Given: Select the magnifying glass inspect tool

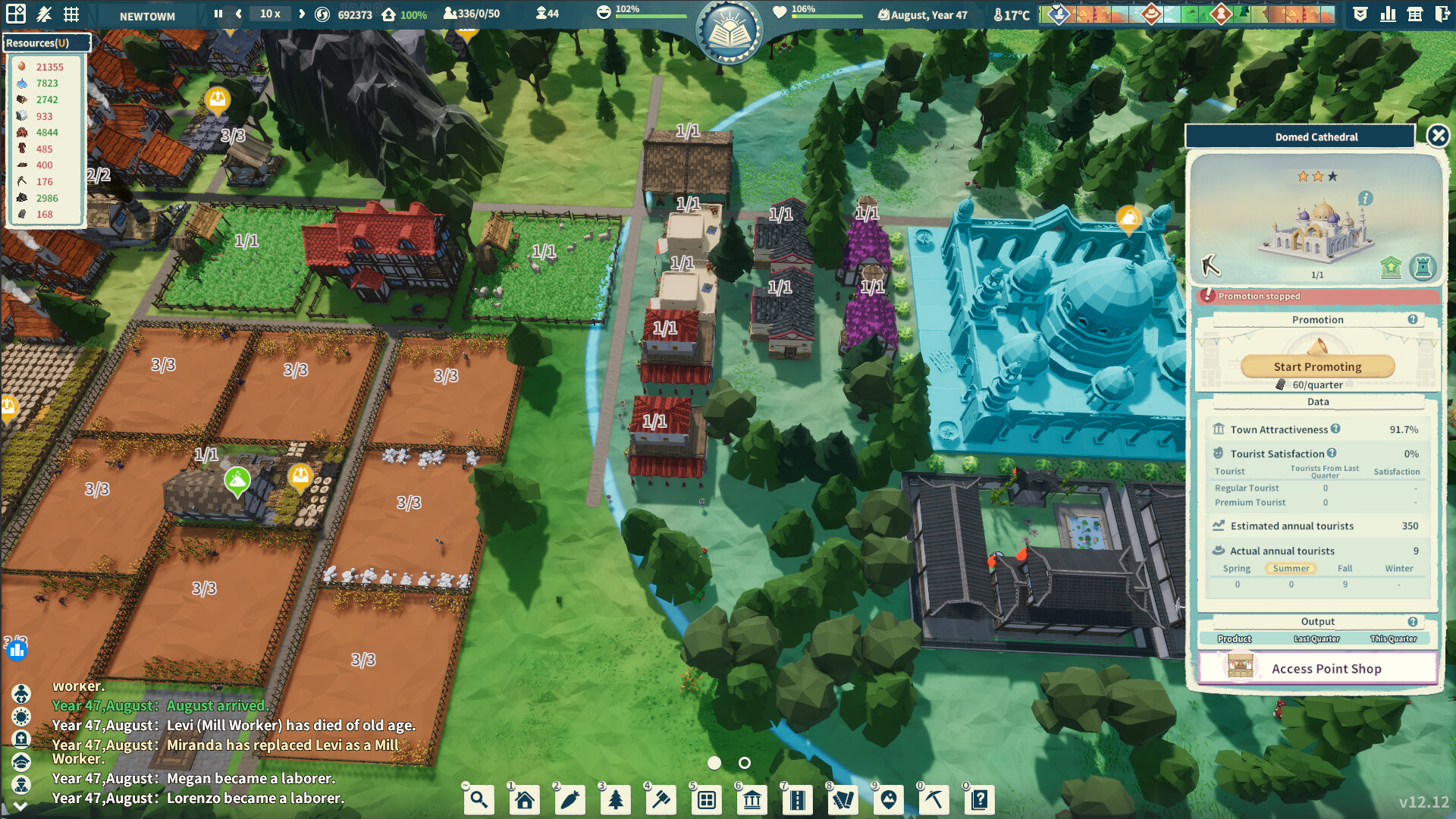Looking at the screenshot, I should click(479, 799).
